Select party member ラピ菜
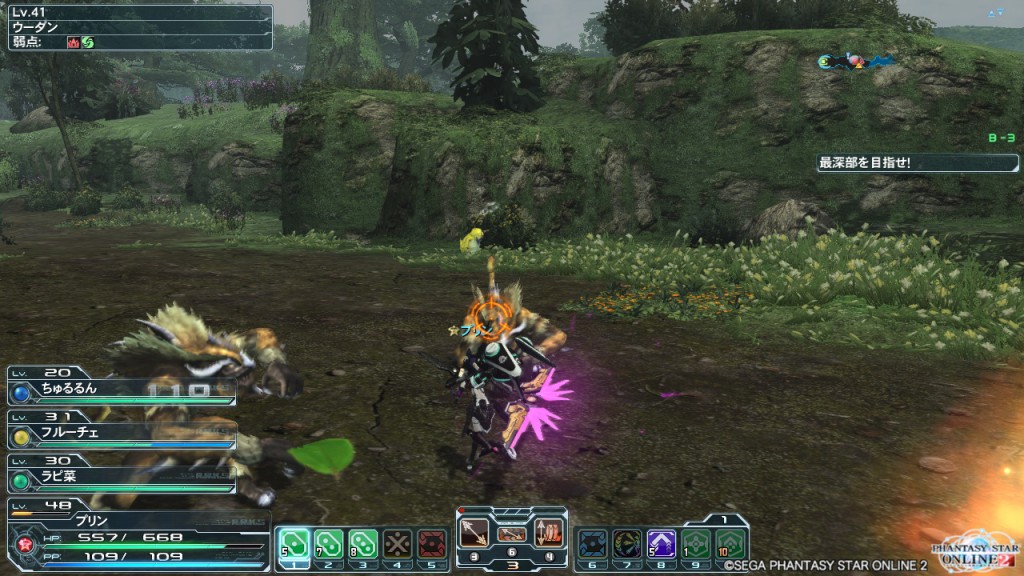 tap(122, 477)
